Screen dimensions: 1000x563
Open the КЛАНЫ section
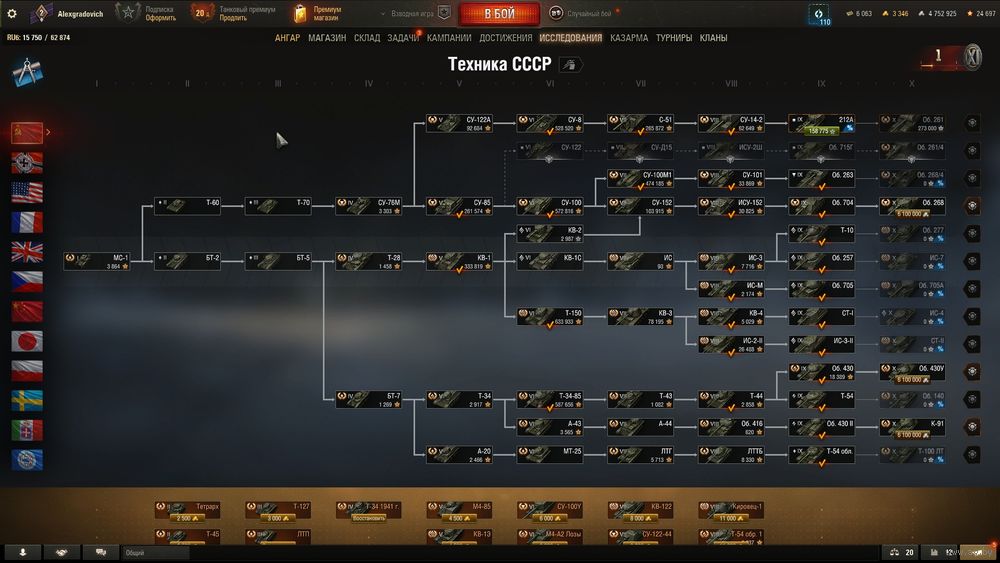point(713,38)
